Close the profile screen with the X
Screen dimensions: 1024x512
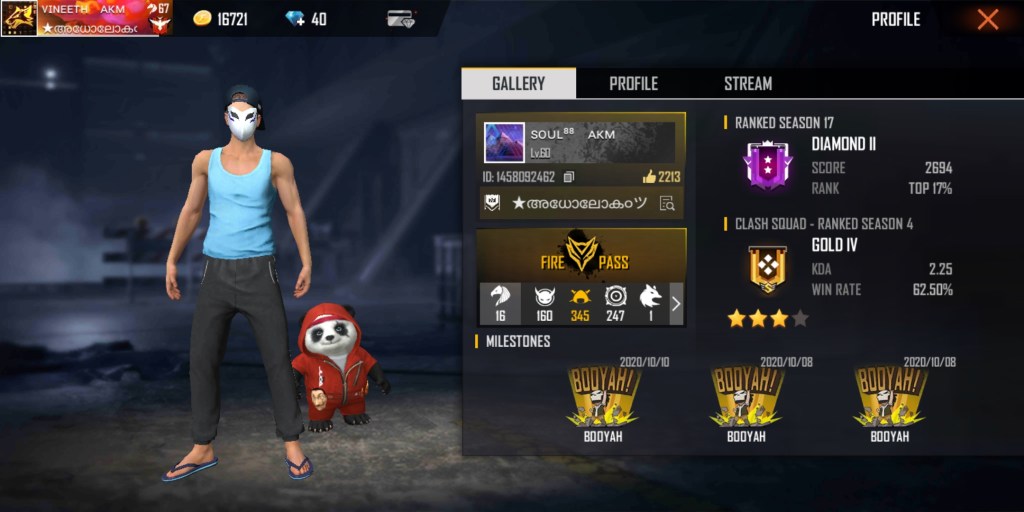tap(988, 19)
